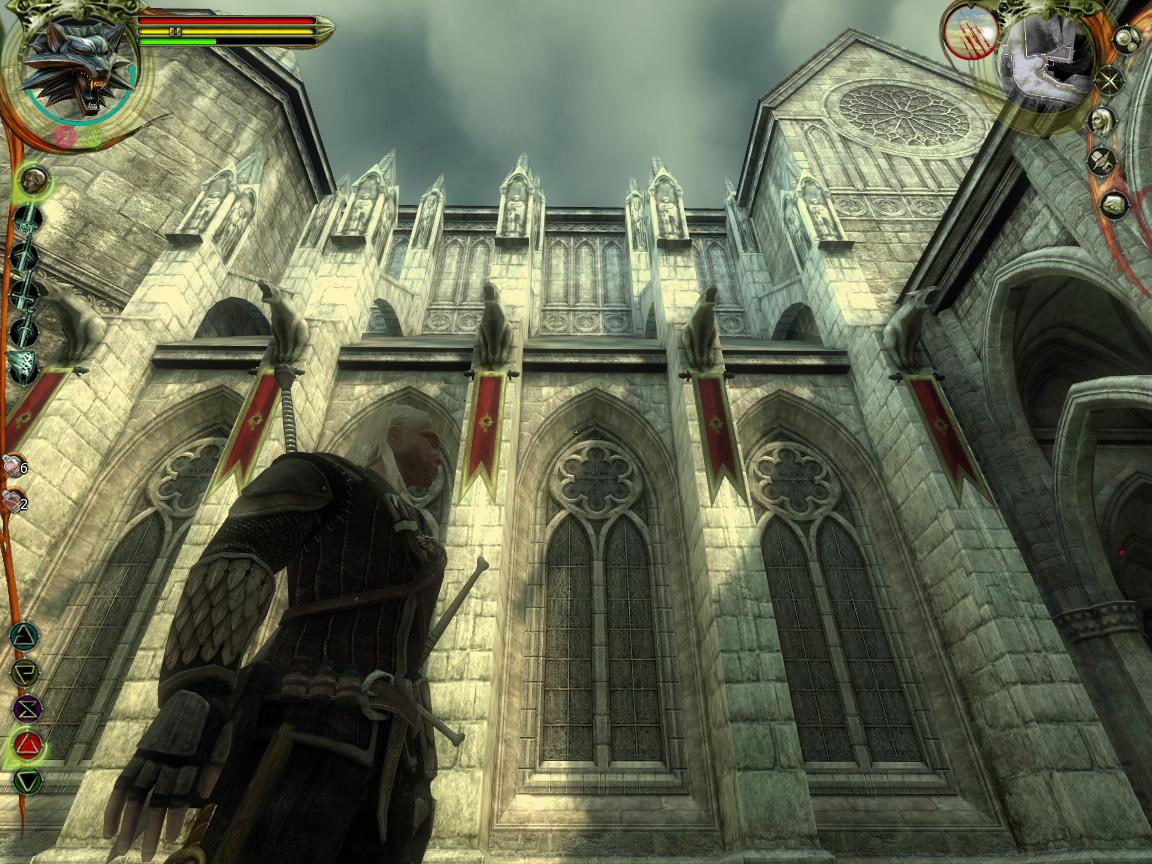Screen dimensions: 1152x864
Task: Switch to the green Axii sign
Action: point(27,781)
